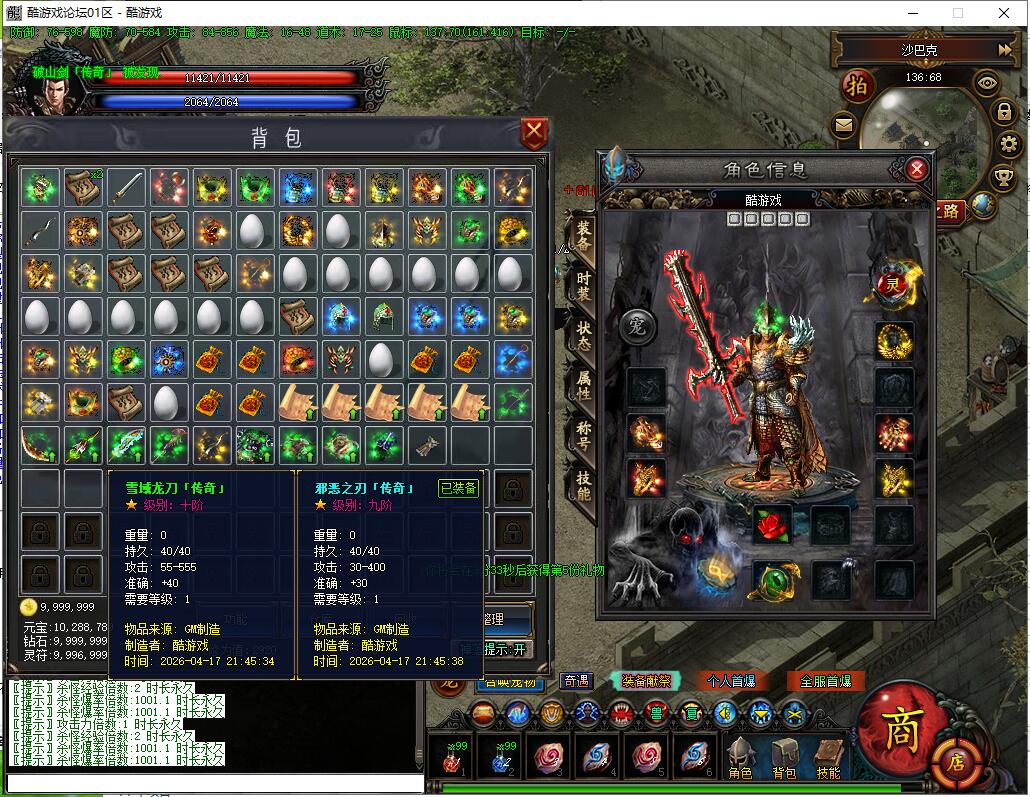Open the mail envelope icon
This screenshot has width=1030, height=797.
pos(843,126)
